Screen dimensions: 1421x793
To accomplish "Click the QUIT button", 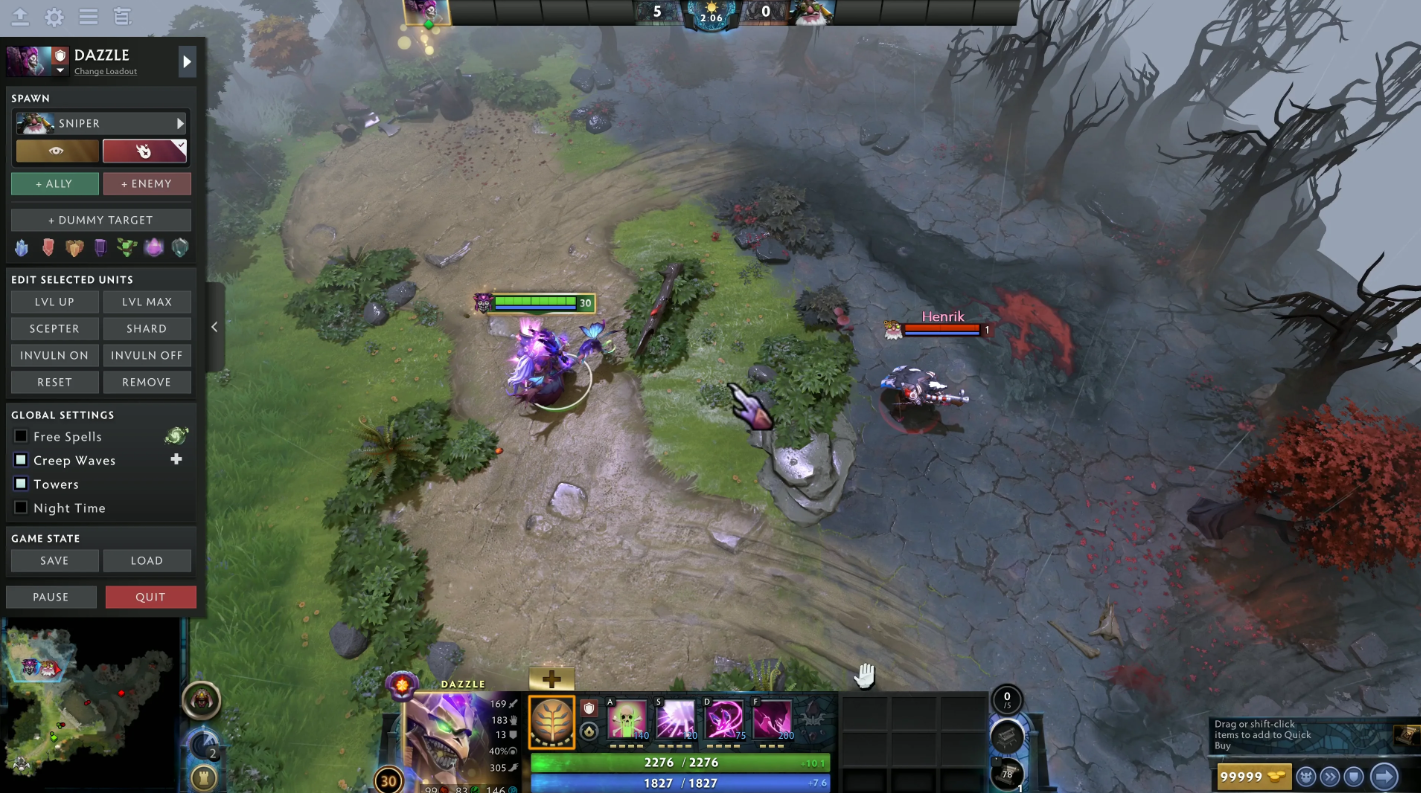I will click(x=150, y=596).
